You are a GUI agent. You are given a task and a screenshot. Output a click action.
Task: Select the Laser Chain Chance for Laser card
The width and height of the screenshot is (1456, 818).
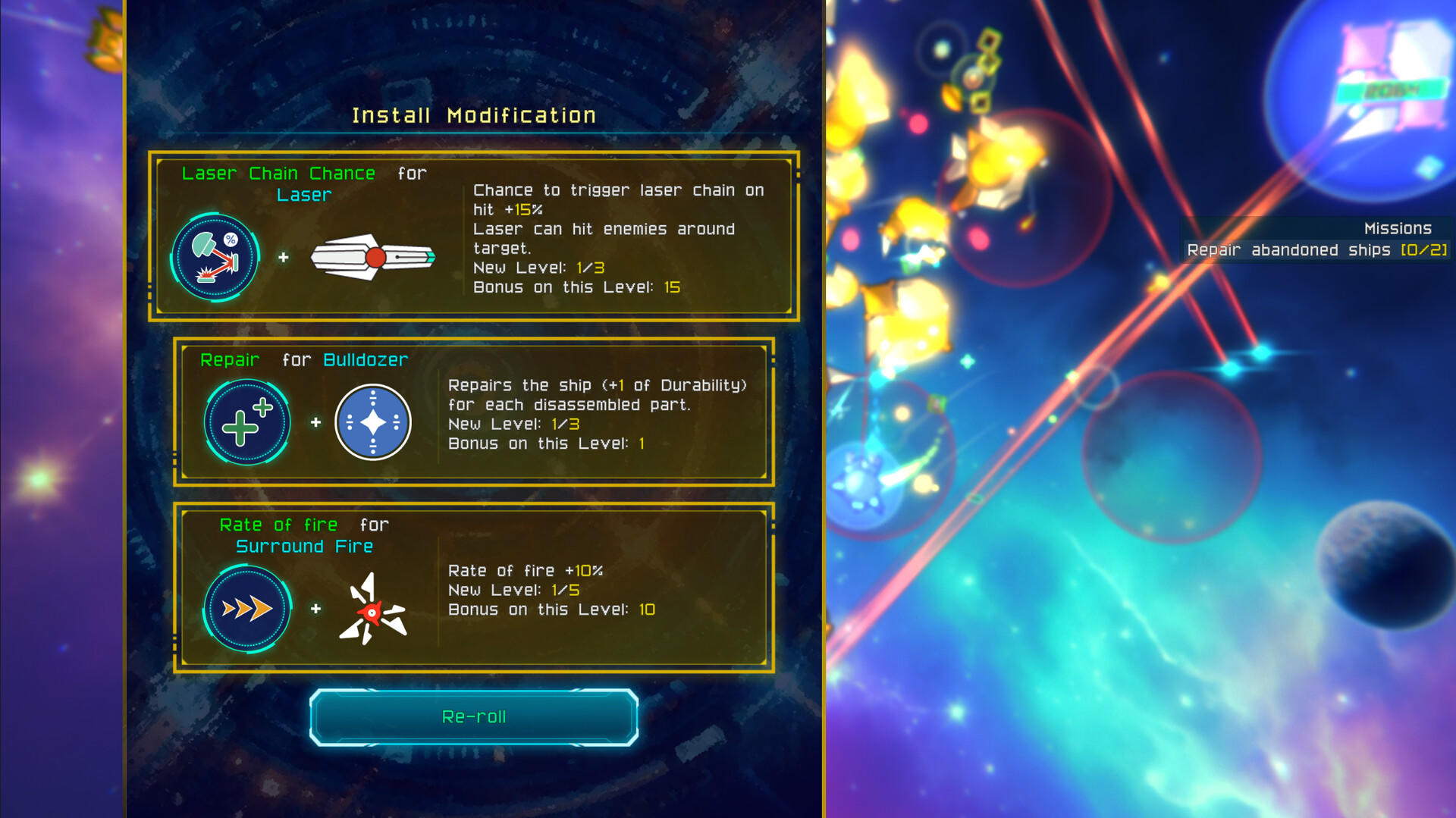click(474, 235)
